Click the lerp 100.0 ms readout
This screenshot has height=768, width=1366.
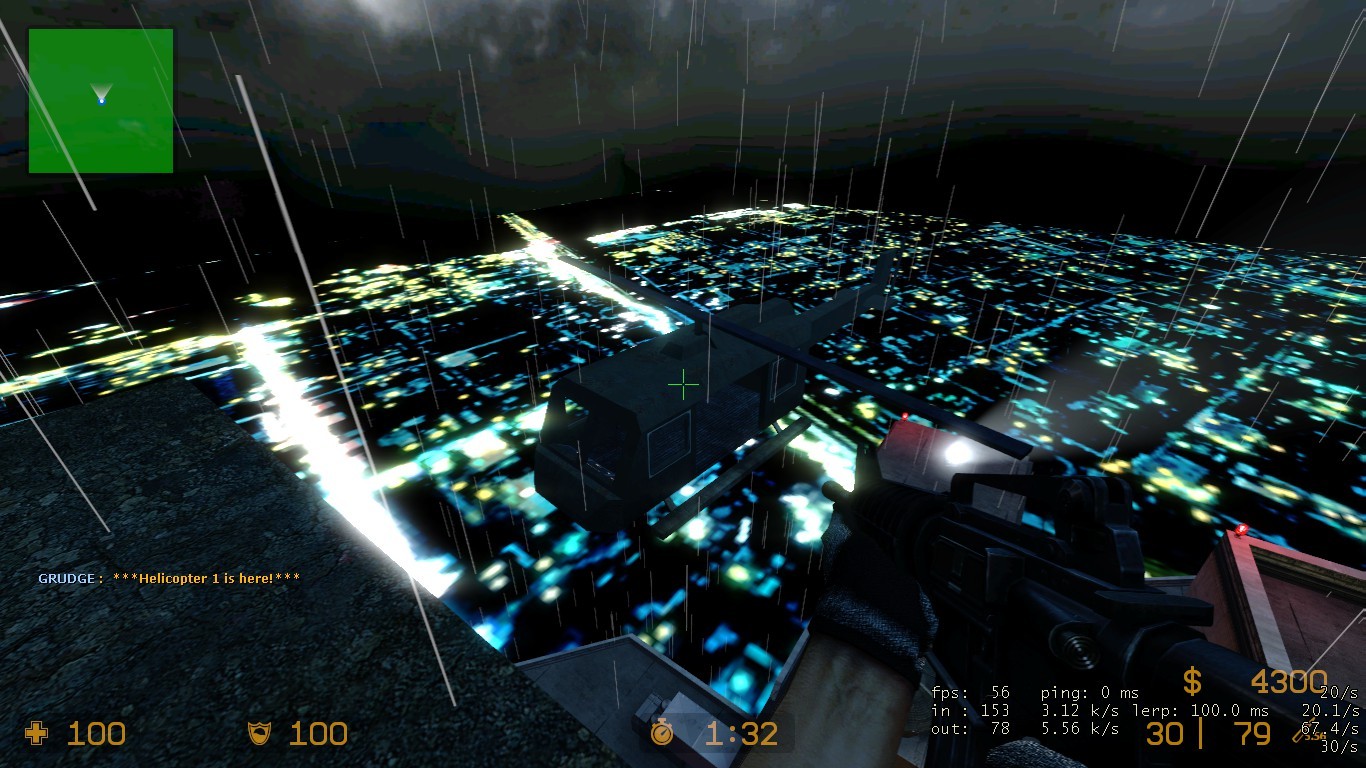[1200, 710]
